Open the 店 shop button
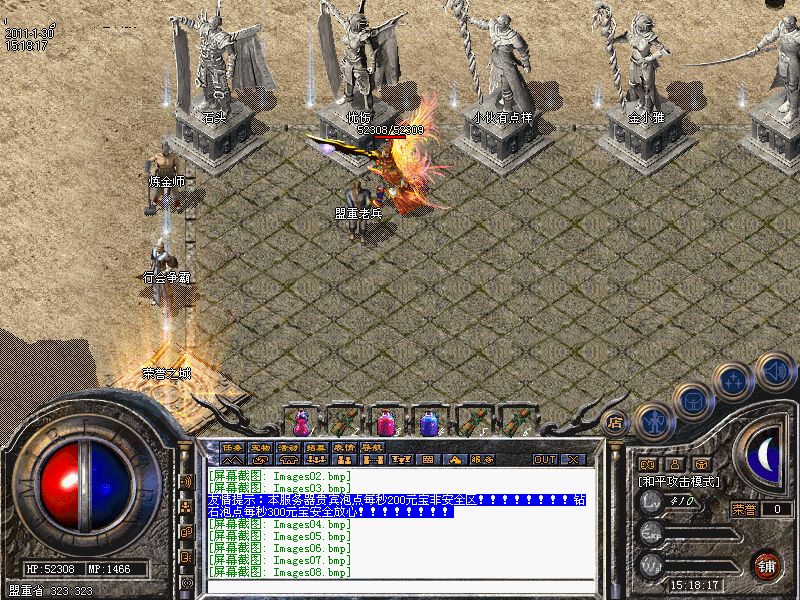 click(615, 422)
